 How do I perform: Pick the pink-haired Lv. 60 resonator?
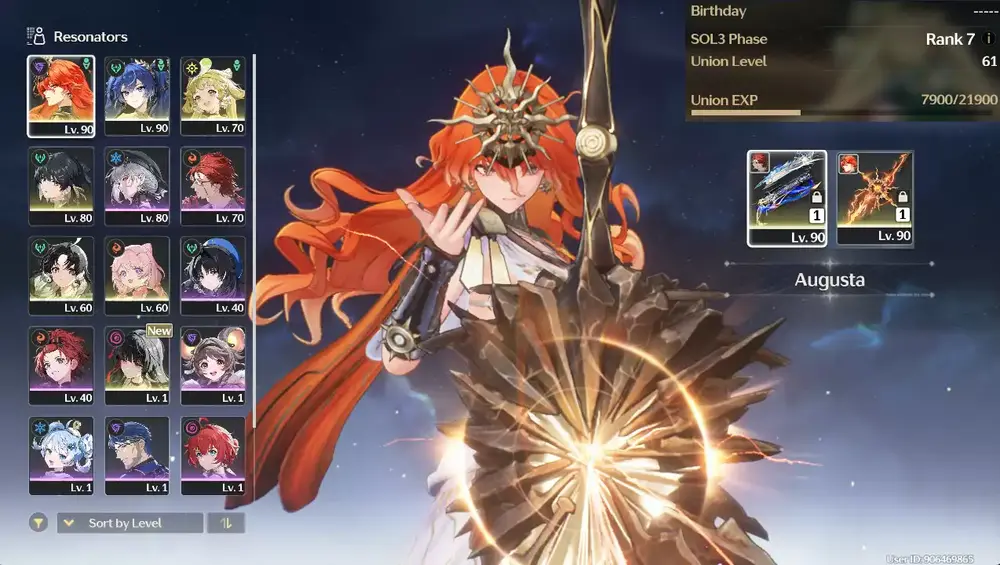(137, 275)
